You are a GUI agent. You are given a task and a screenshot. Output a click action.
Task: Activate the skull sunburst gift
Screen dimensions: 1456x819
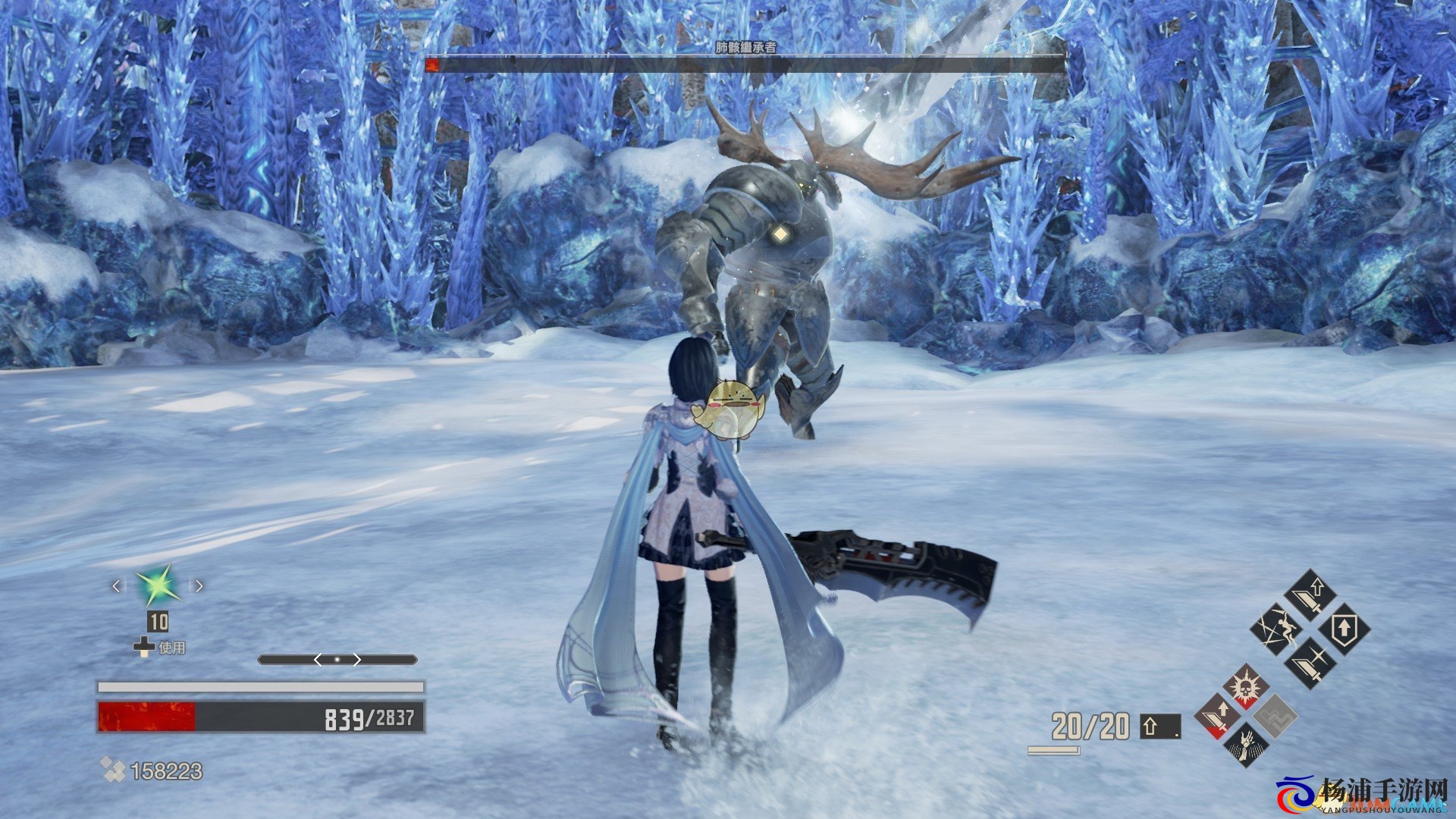coord(1246,686)
